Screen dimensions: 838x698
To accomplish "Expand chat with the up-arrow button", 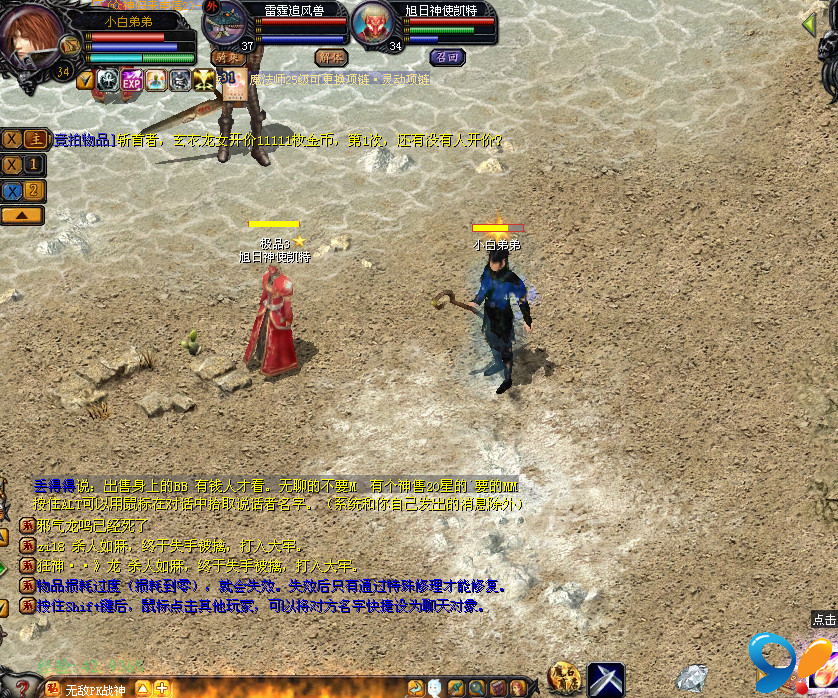I will click(x=23, y=215).
